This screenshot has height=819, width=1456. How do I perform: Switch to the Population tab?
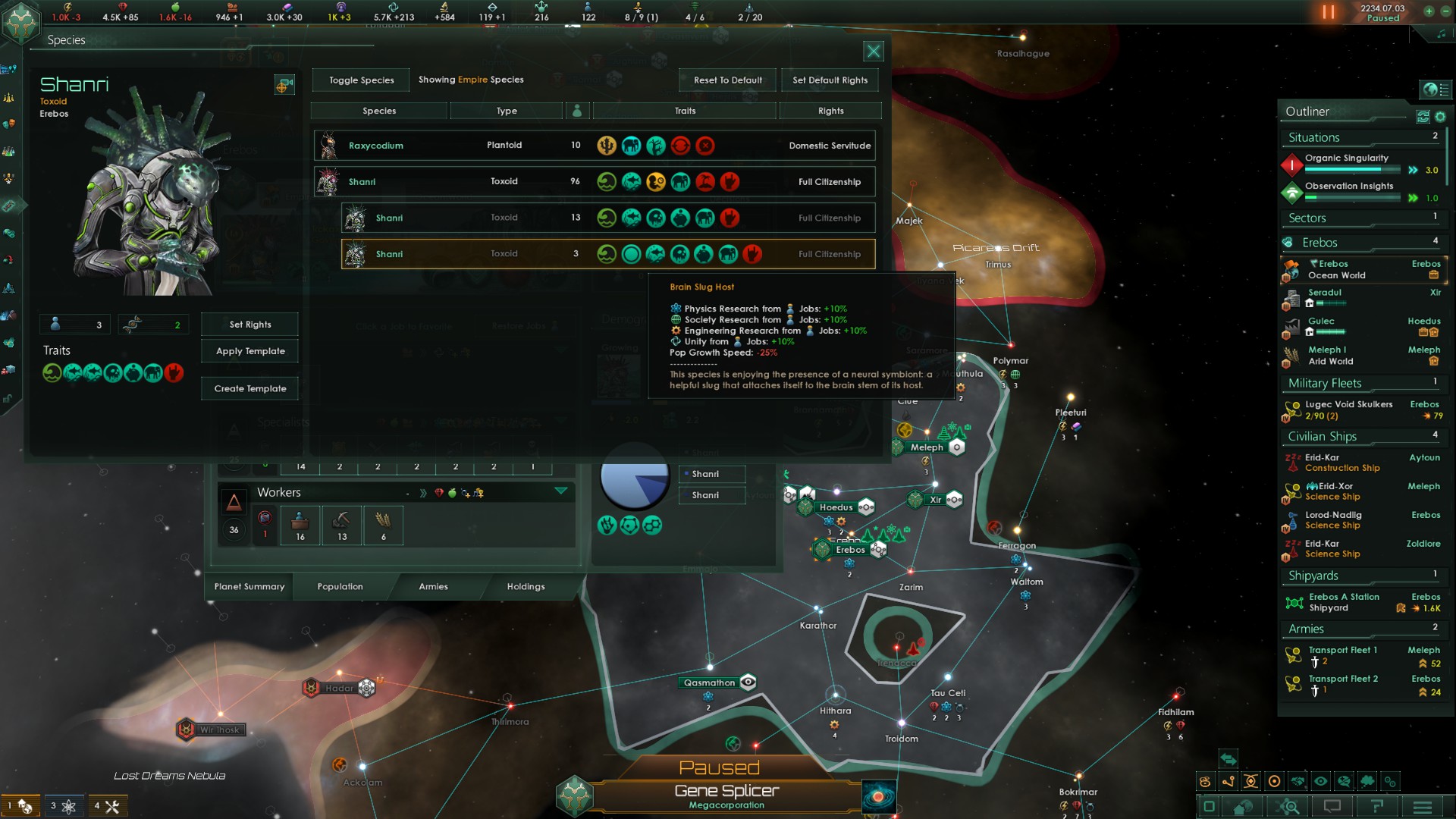pyautogui.click(x=340, y=586)
